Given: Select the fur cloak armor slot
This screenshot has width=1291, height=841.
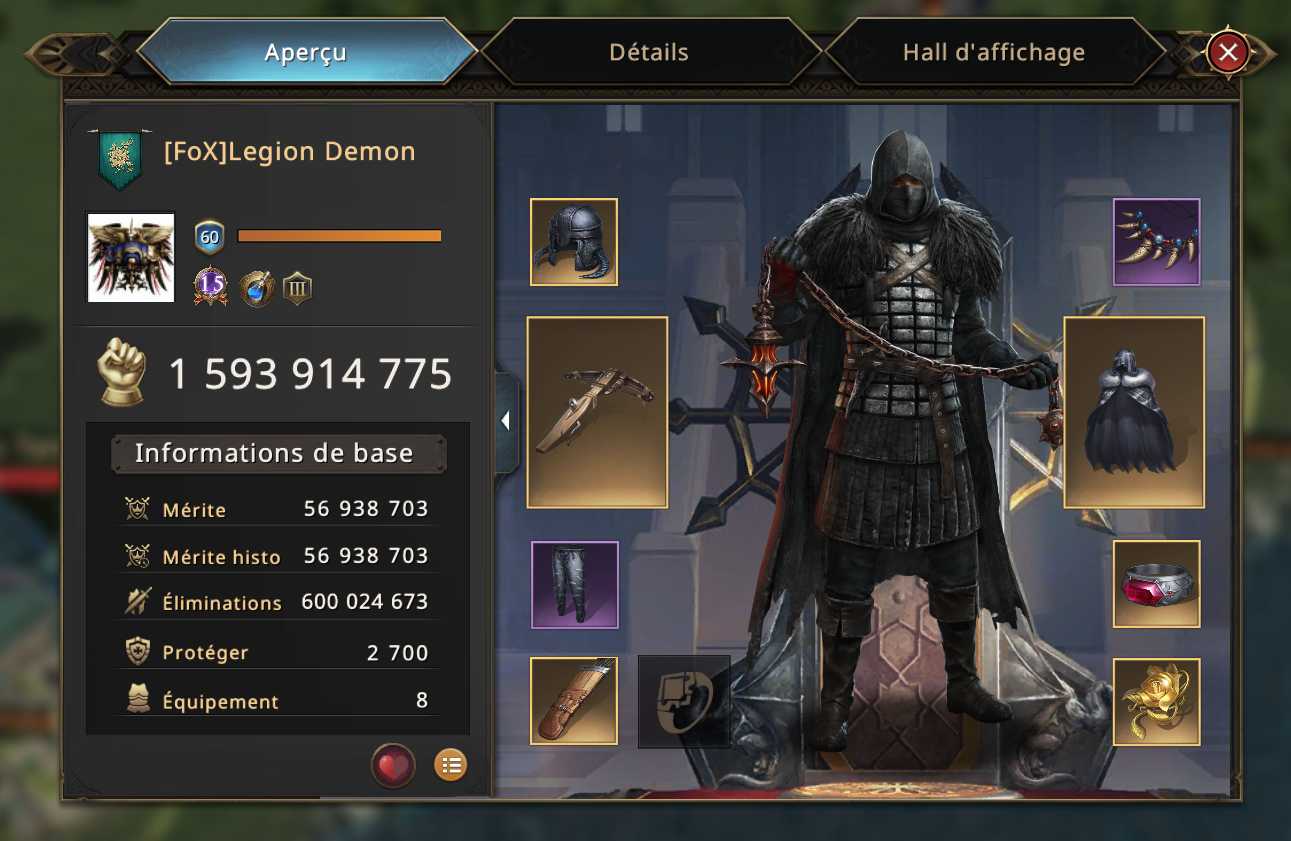Looking at the screenshot, I should click(1134, 412).
